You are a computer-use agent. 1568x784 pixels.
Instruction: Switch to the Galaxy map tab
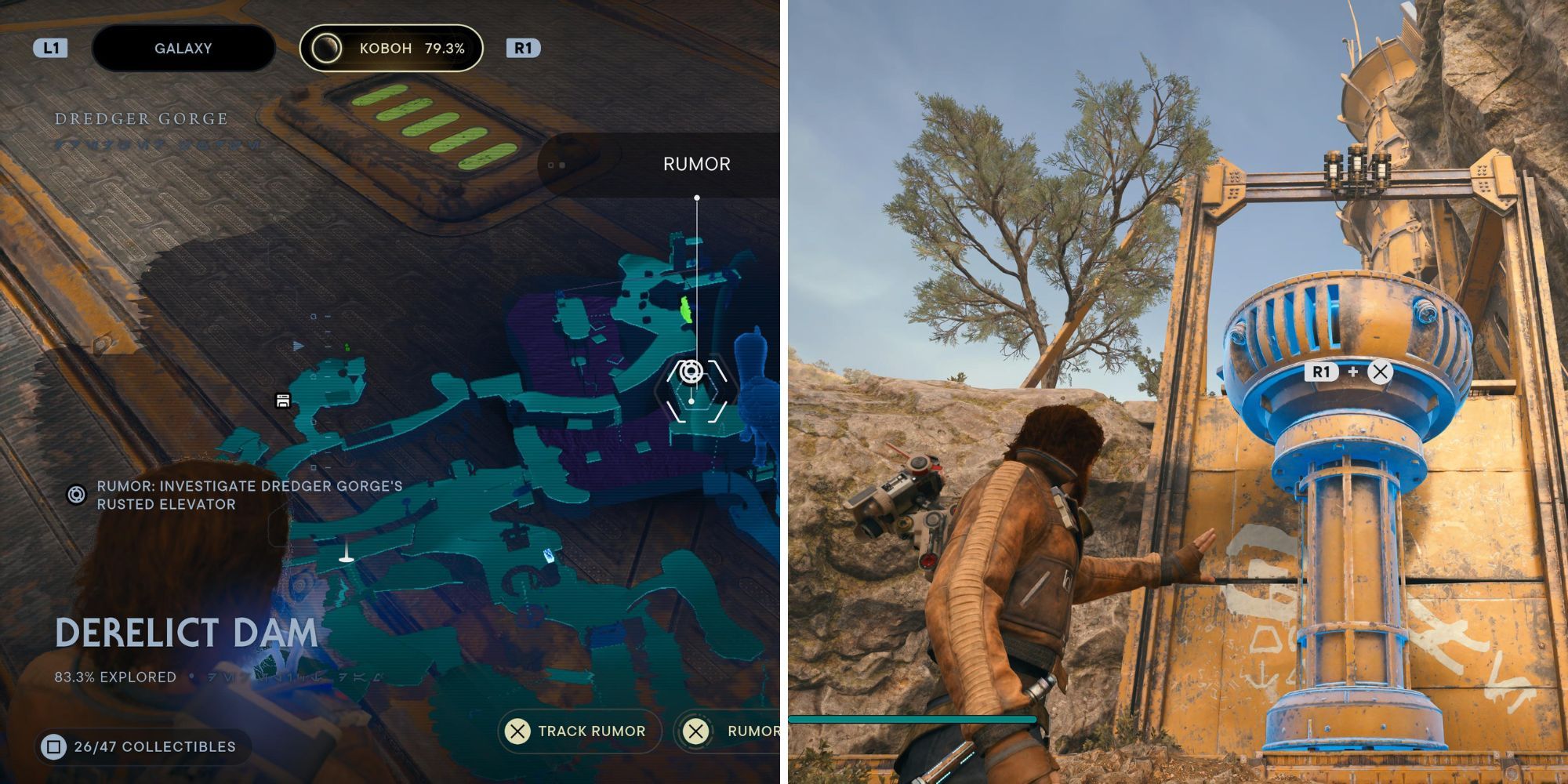pyautogui.click(x=183, y=49)
